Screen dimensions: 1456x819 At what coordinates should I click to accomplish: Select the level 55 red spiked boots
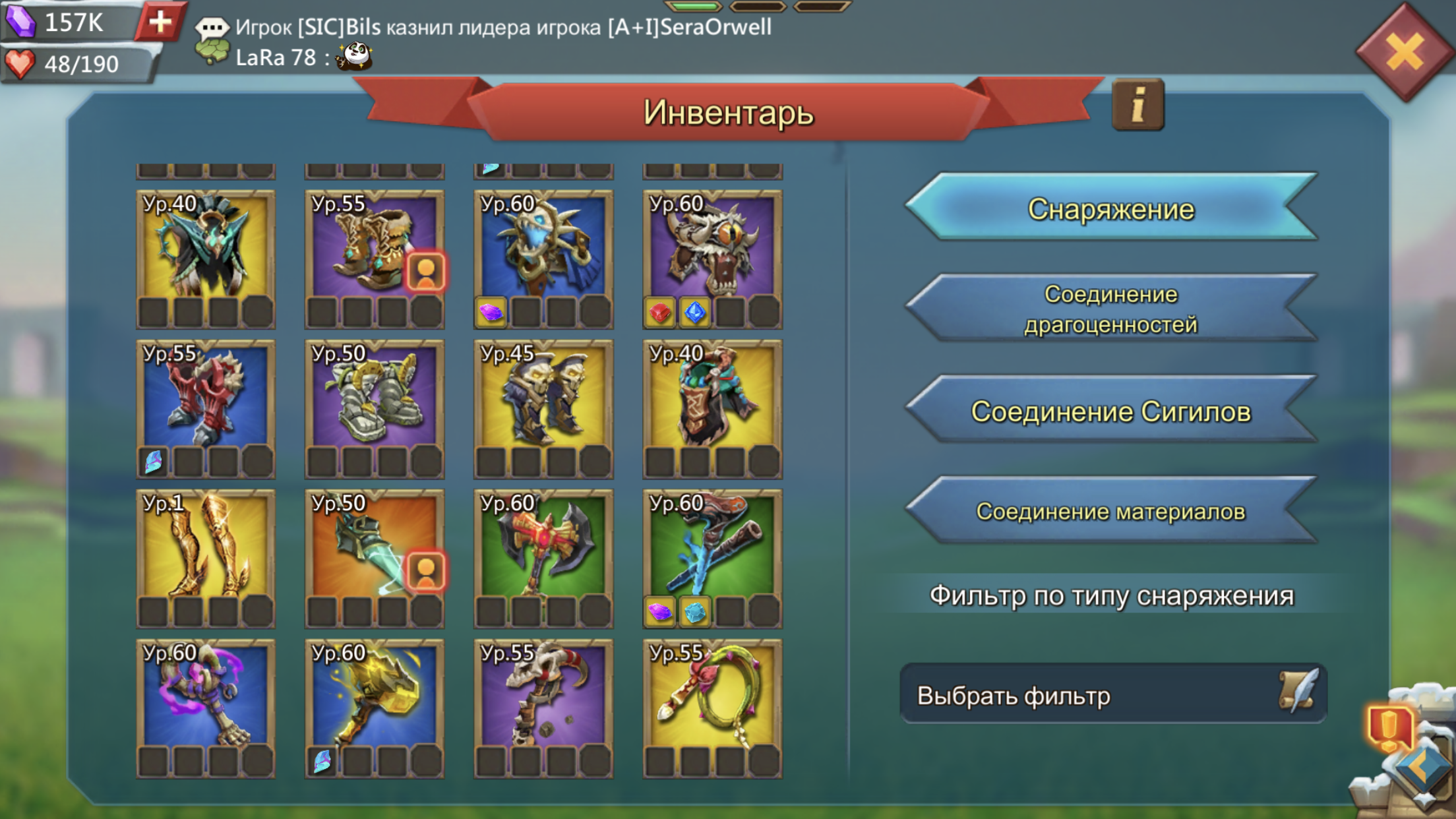tap(206, 400)
